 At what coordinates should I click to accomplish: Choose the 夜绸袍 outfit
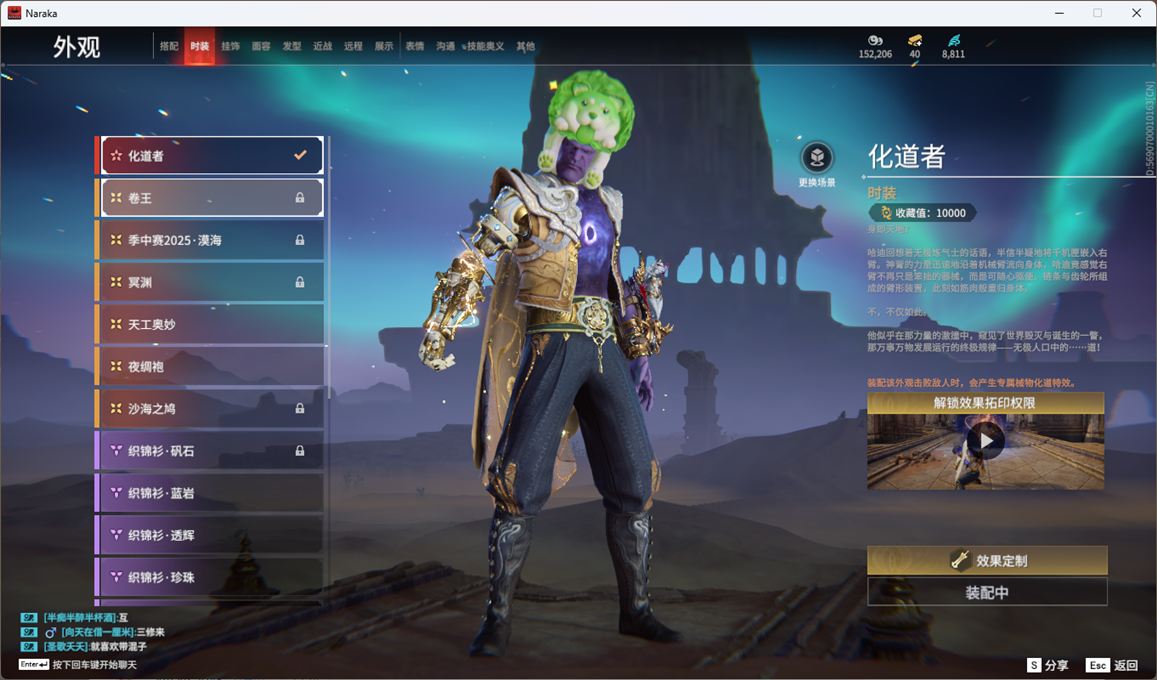tap(211, 367)
